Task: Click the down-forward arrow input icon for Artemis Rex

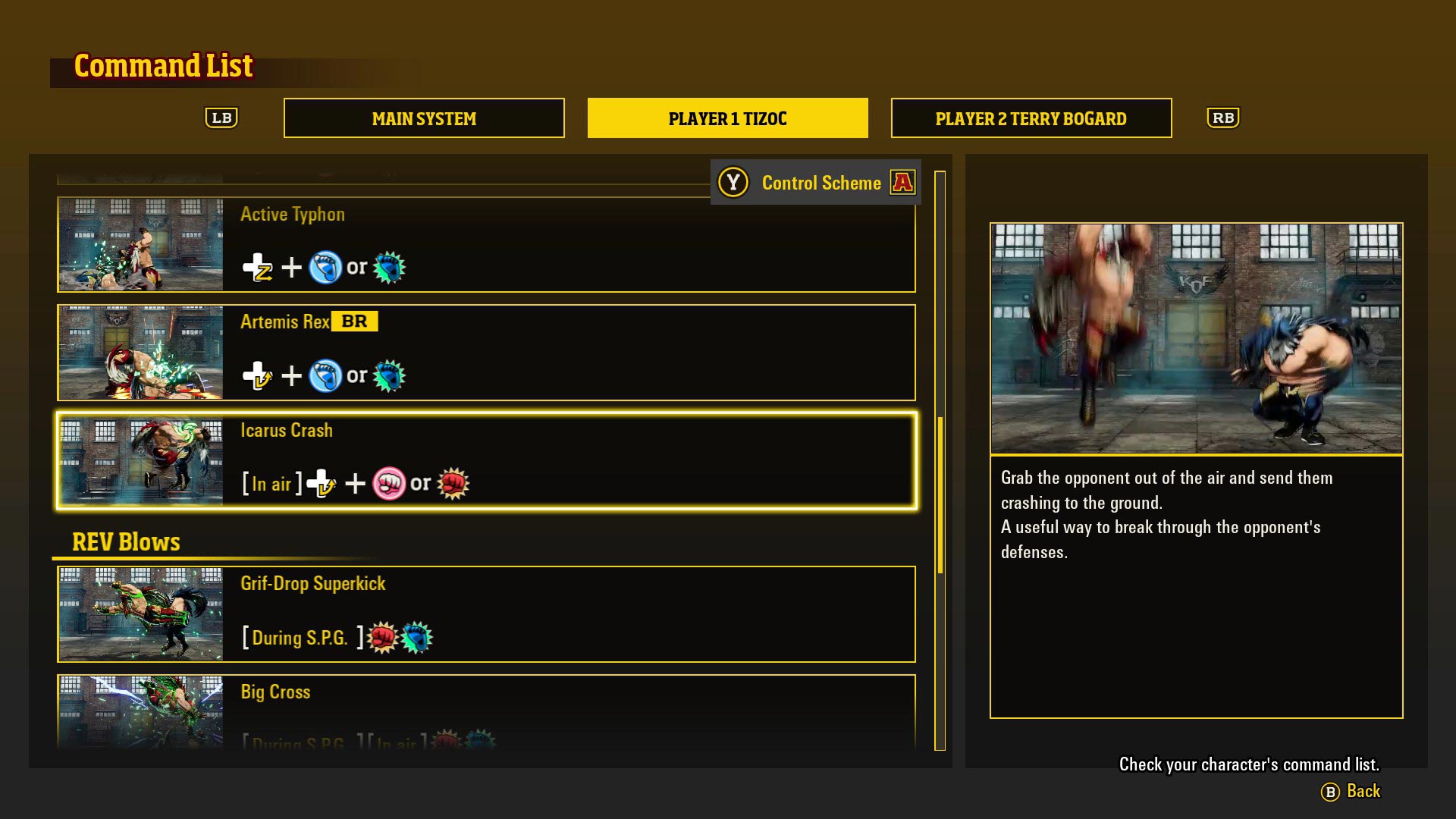Action: coord(258,375)
